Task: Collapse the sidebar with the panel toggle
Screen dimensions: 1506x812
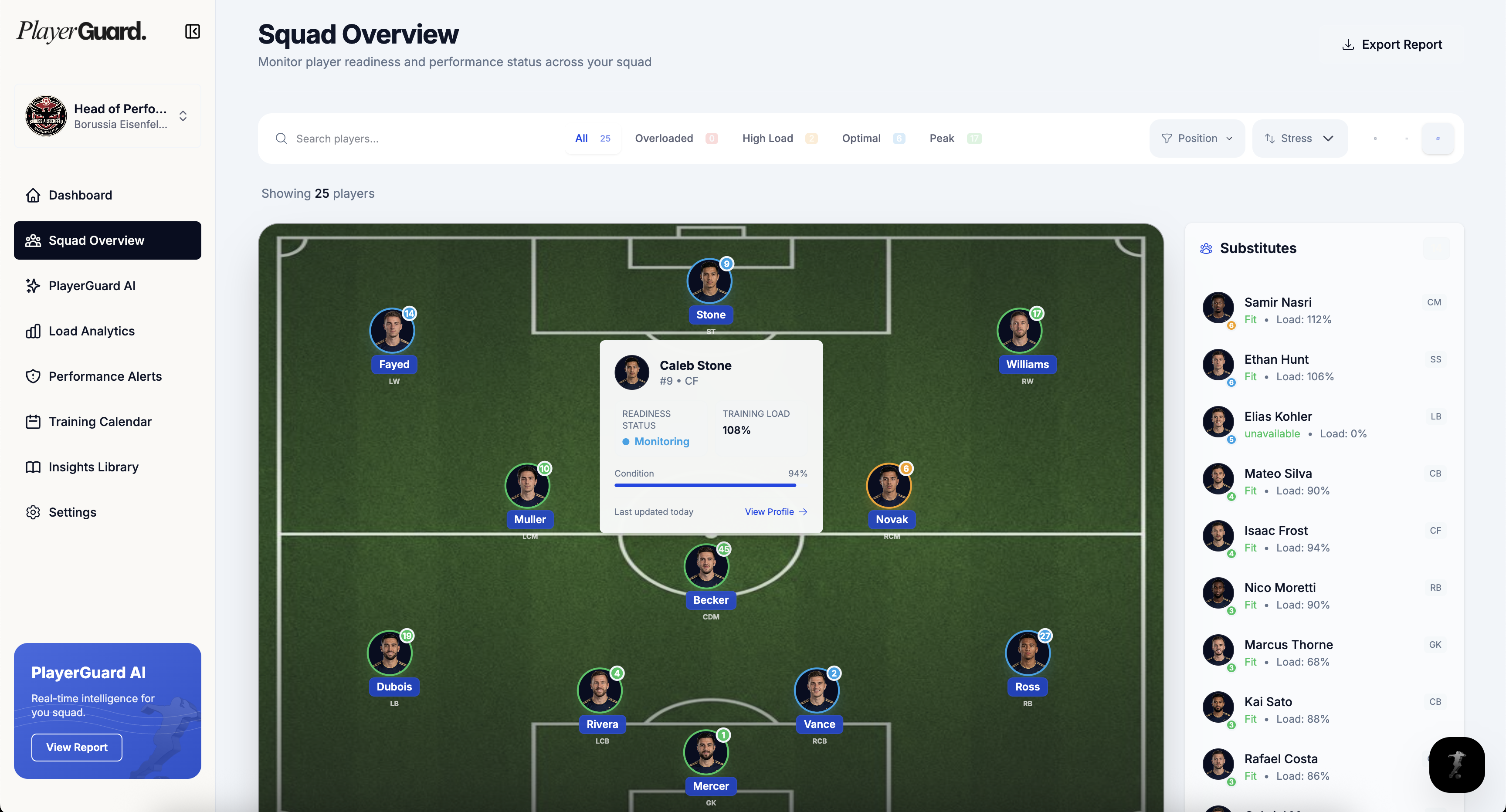Action: tap(192, 31)
